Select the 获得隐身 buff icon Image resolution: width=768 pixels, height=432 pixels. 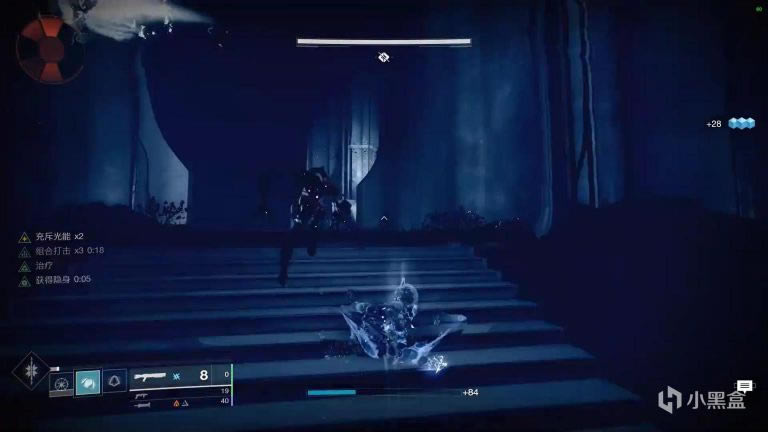22,280
